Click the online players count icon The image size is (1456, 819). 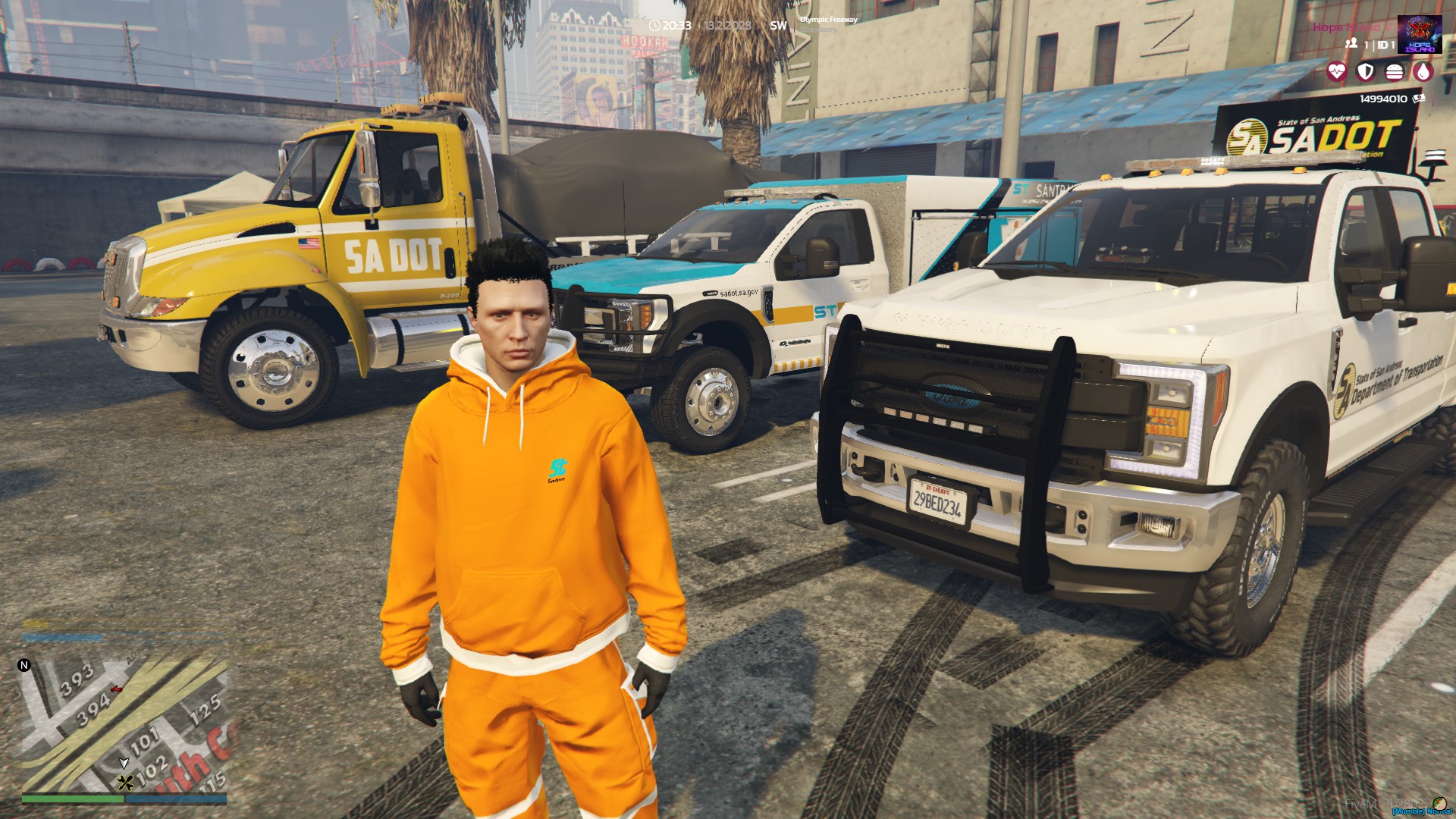click(1351, 44)
